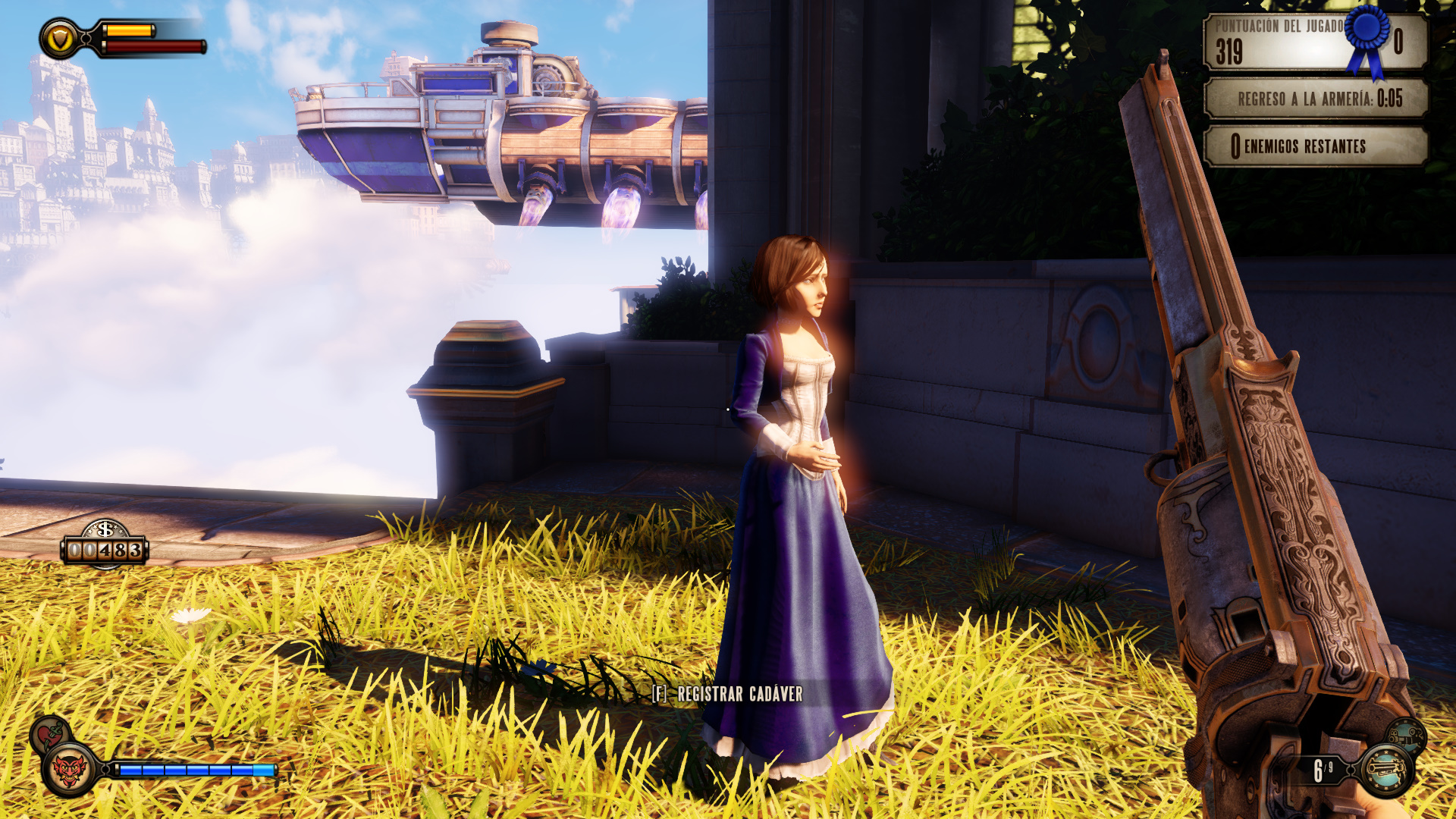Switch to the reserve weapon icon
1456x819 pixels.
tap(1407, 735)
